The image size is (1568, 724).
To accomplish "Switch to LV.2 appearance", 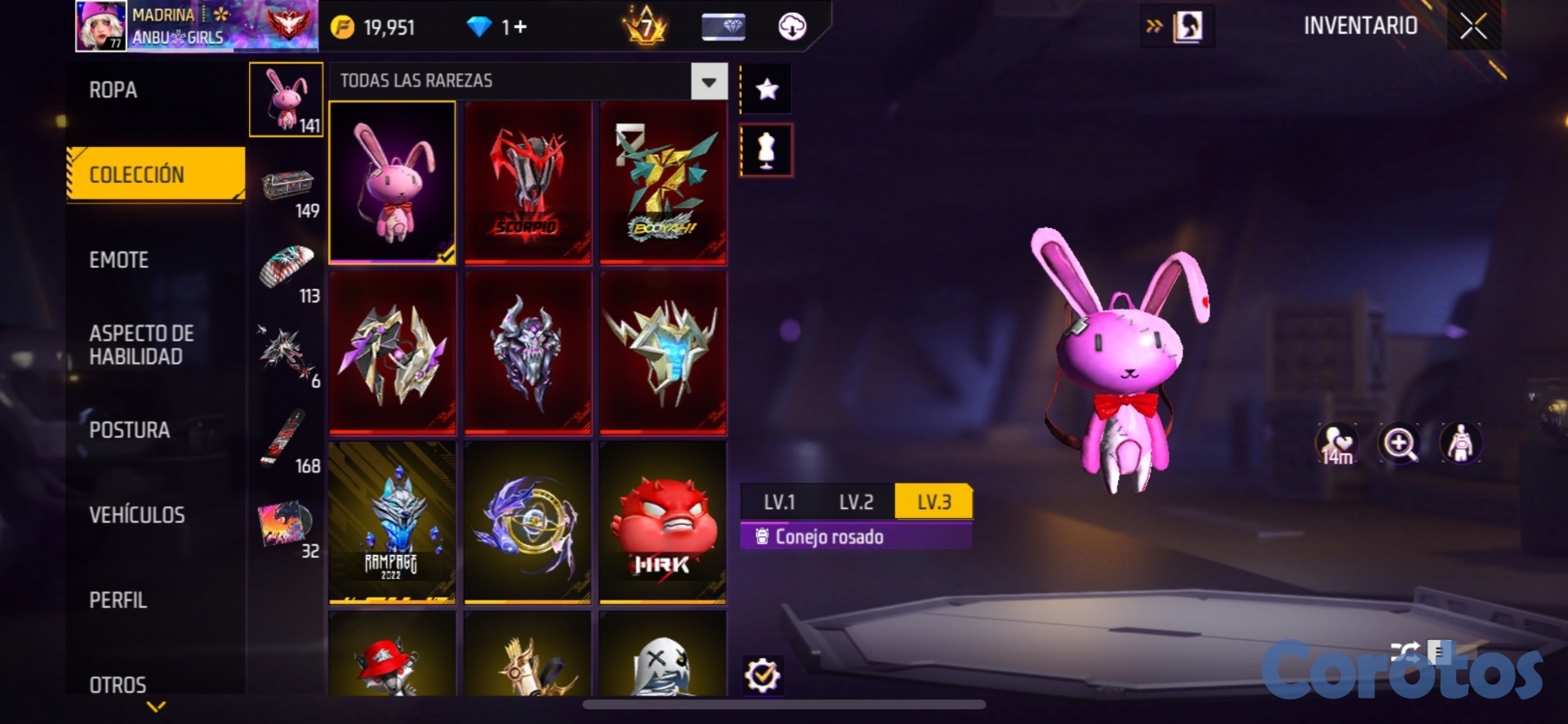I will point(856,502).
